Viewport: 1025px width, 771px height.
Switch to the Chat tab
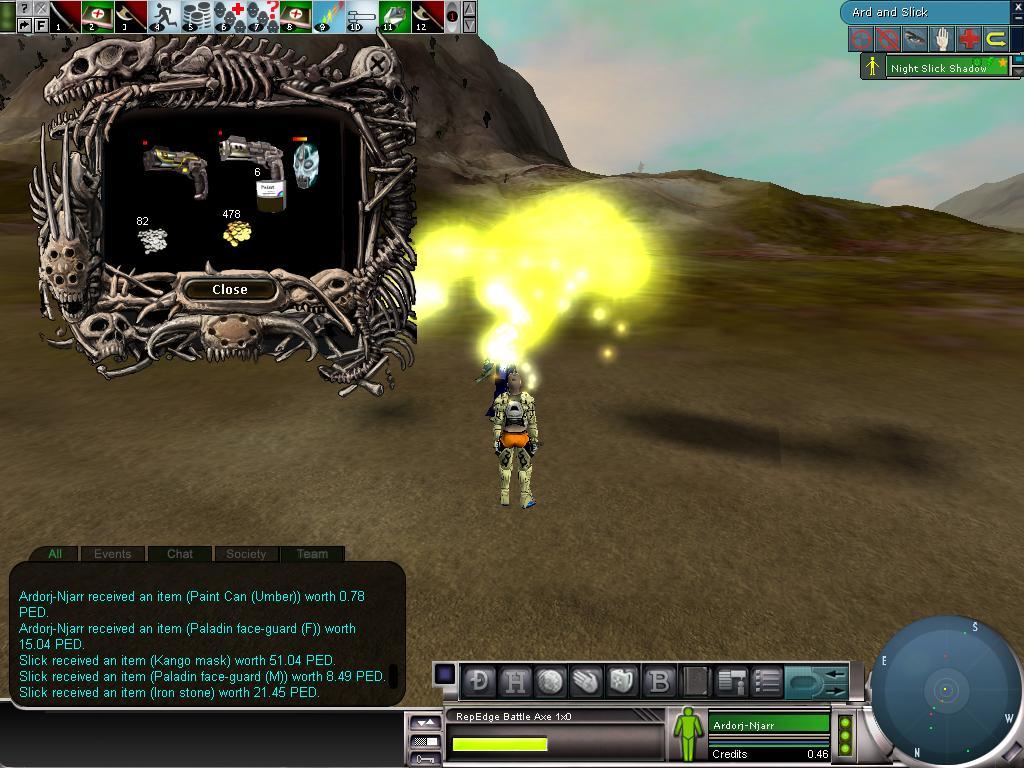click(x=180, y=553)
